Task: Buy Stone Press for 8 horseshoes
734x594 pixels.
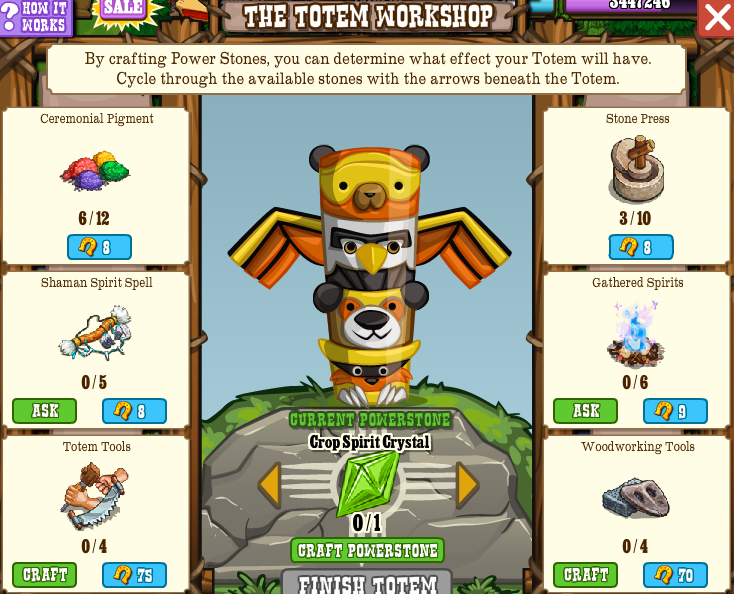Action: (641, 247)
